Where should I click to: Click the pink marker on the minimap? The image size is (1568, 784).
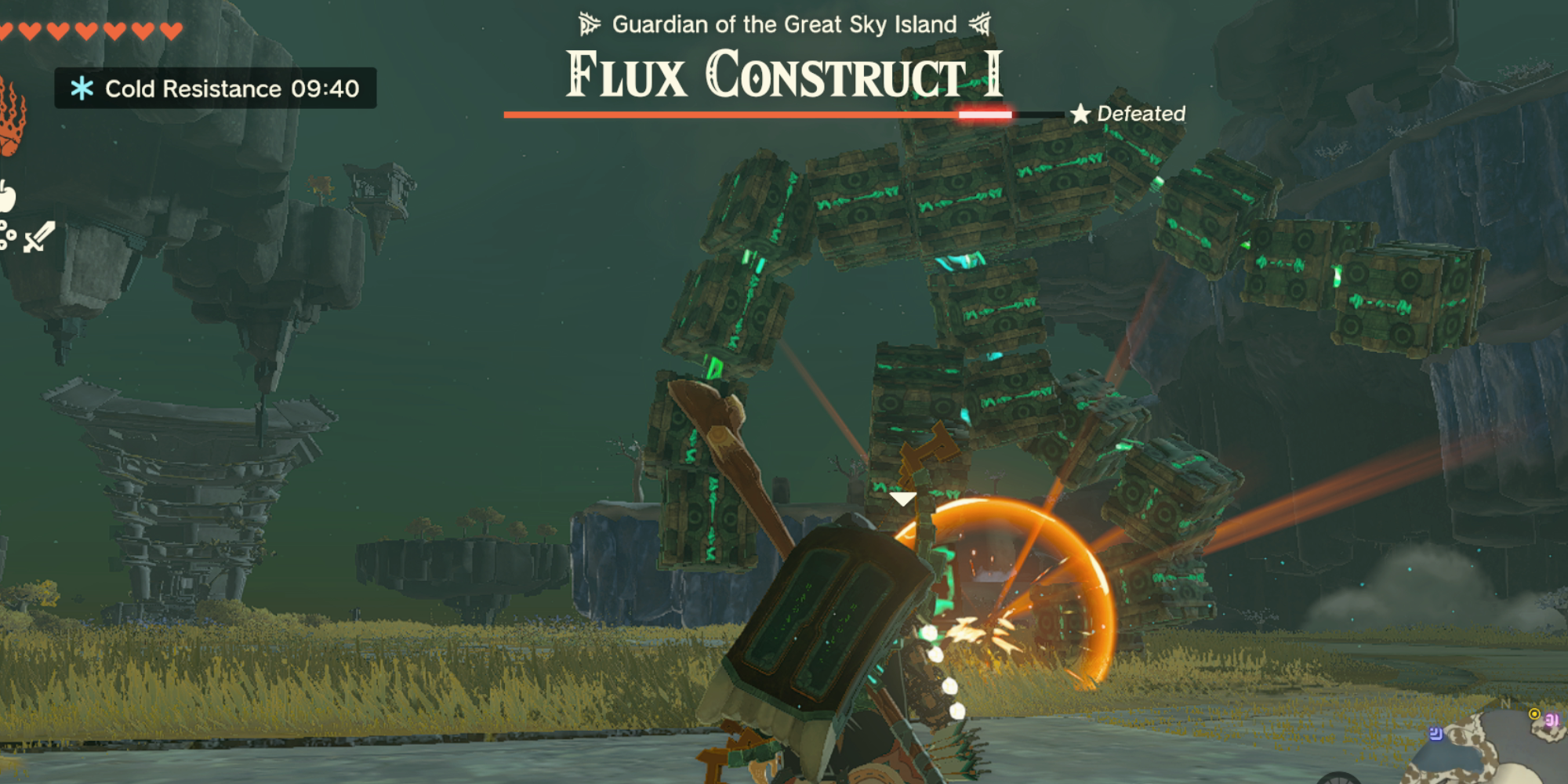(1552, 720)
